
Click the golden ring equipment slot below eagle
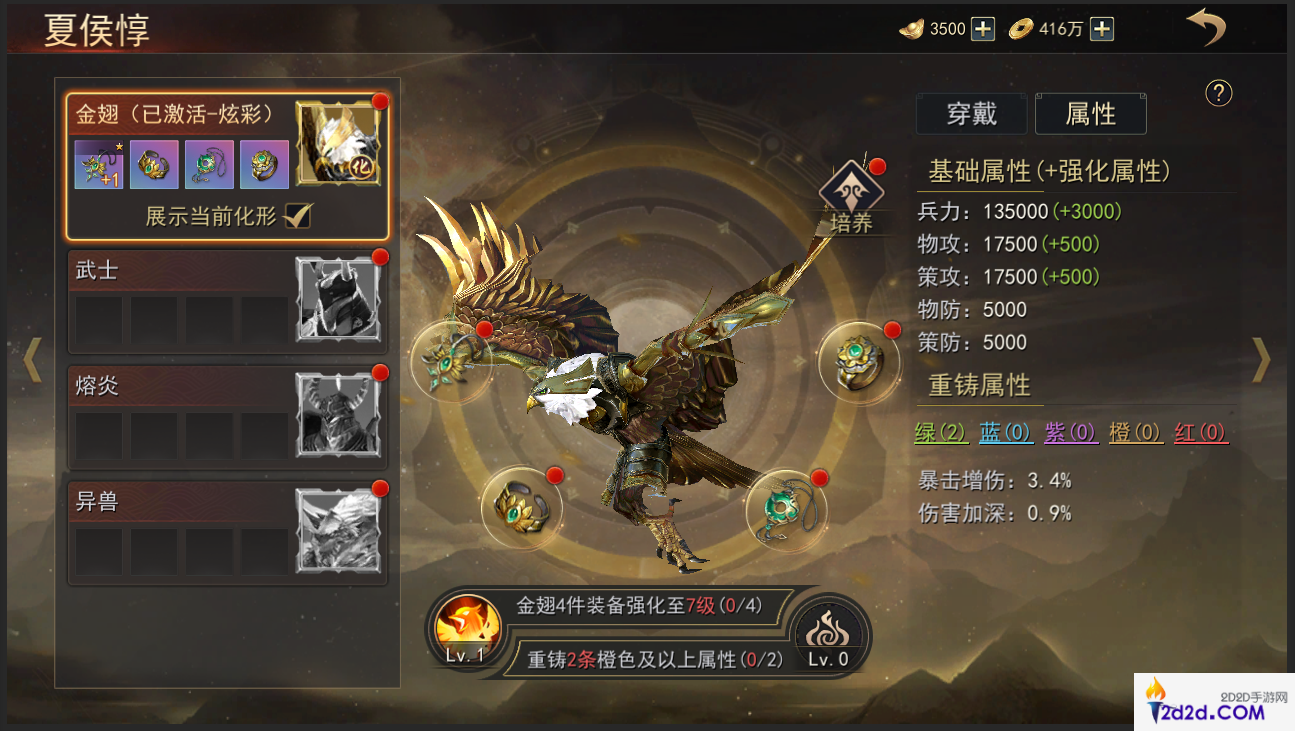(521, 508)
